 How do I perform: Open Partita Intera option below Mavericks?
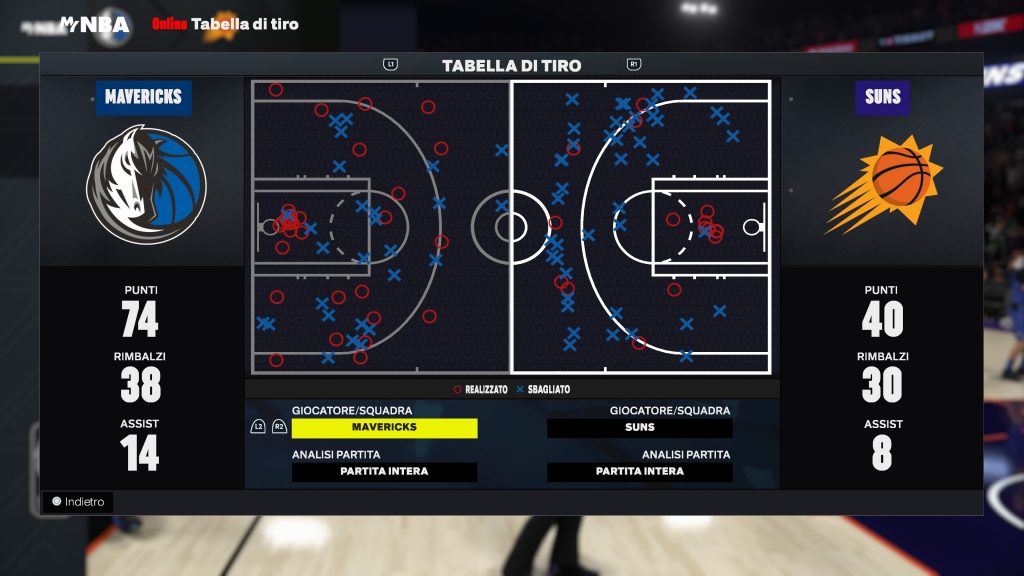pos(384,472)
